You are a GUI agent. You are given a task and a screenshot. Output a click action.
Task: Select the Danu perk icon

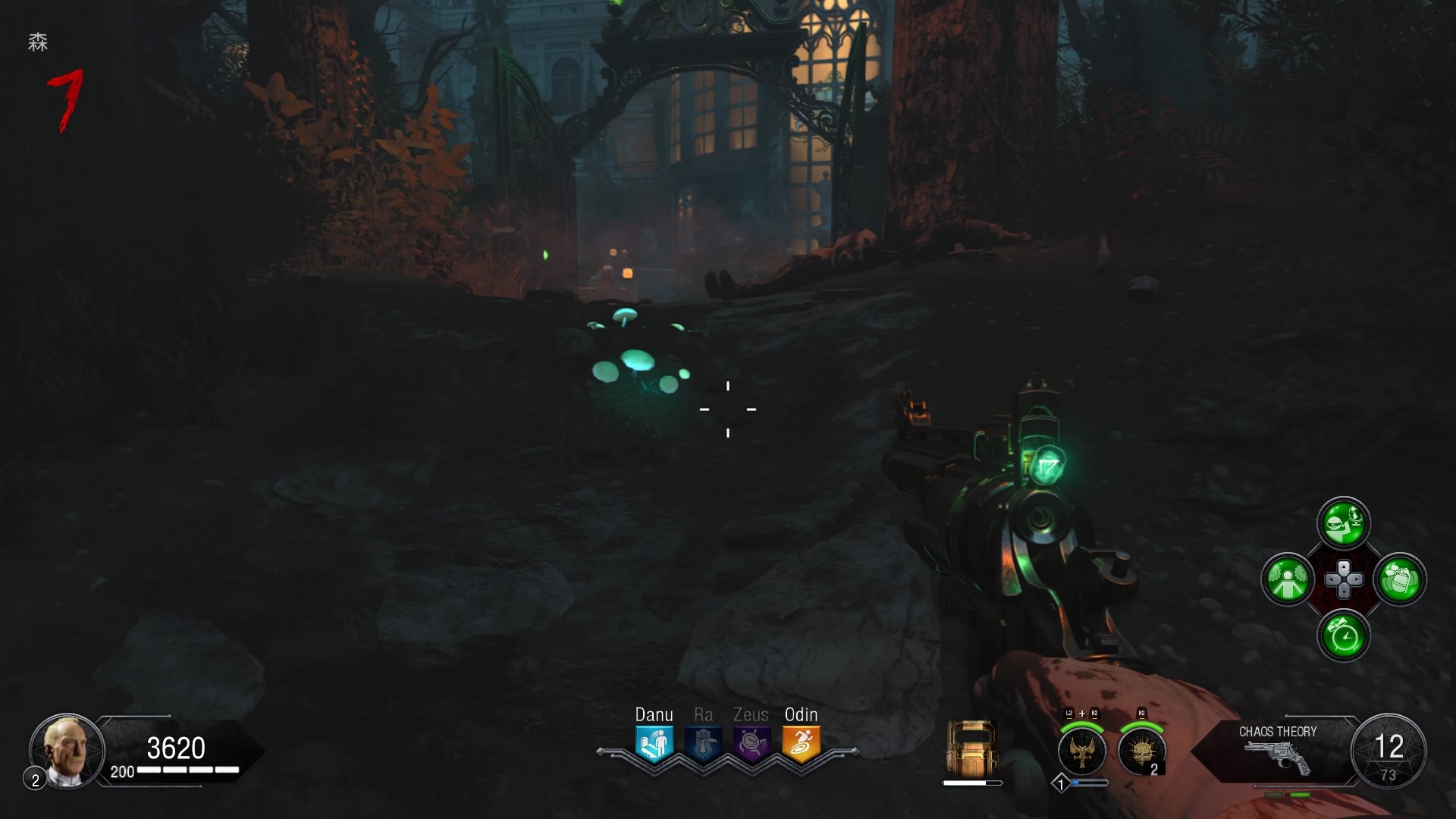point(654,743)
